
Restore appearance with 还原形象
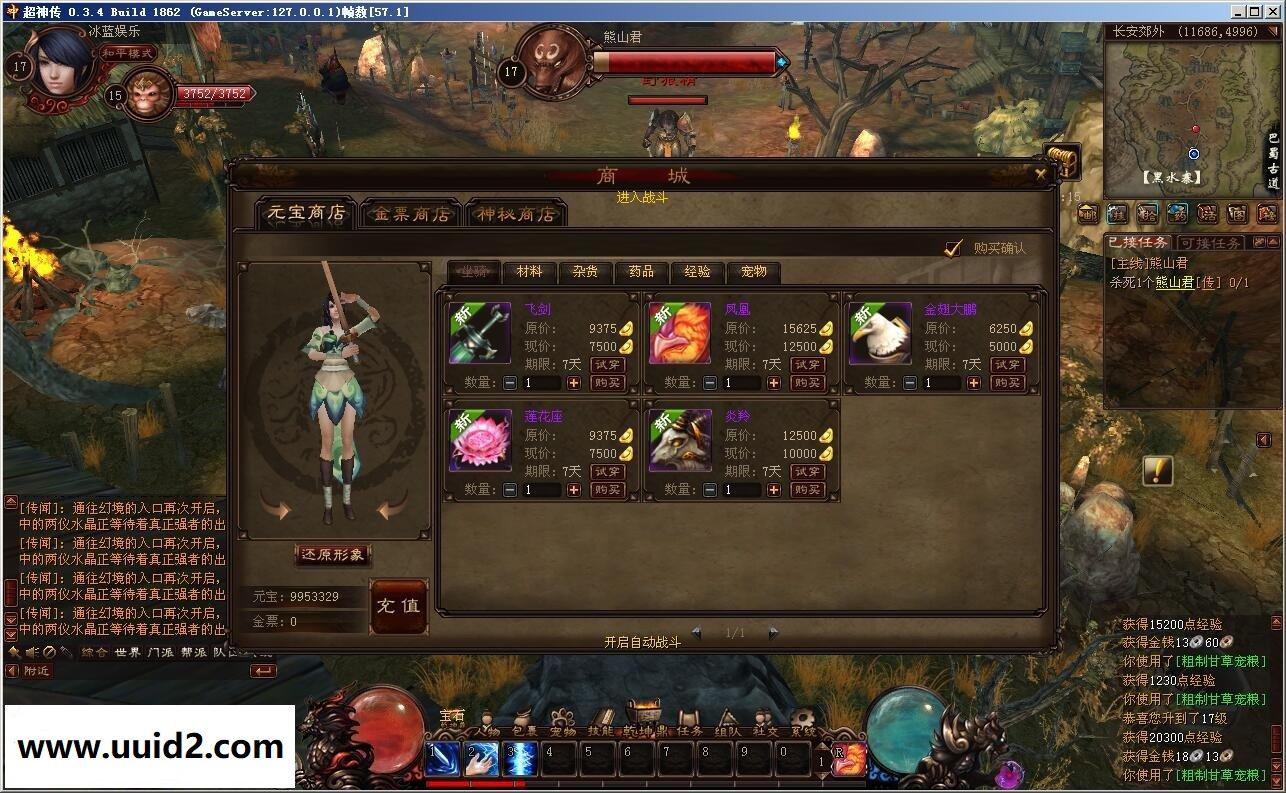[333, 554]
